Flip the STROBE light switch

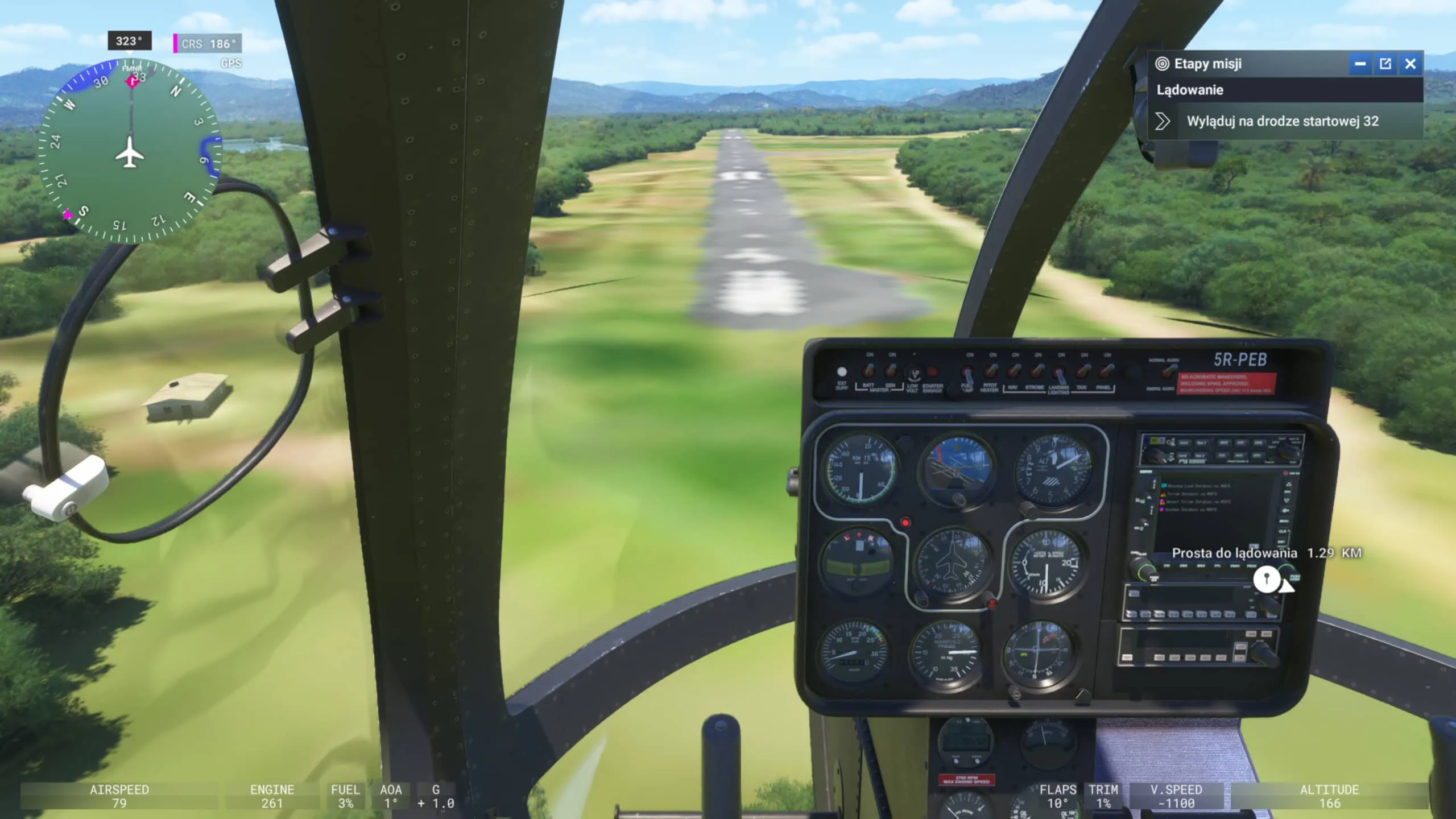[x=1039, y=371]
